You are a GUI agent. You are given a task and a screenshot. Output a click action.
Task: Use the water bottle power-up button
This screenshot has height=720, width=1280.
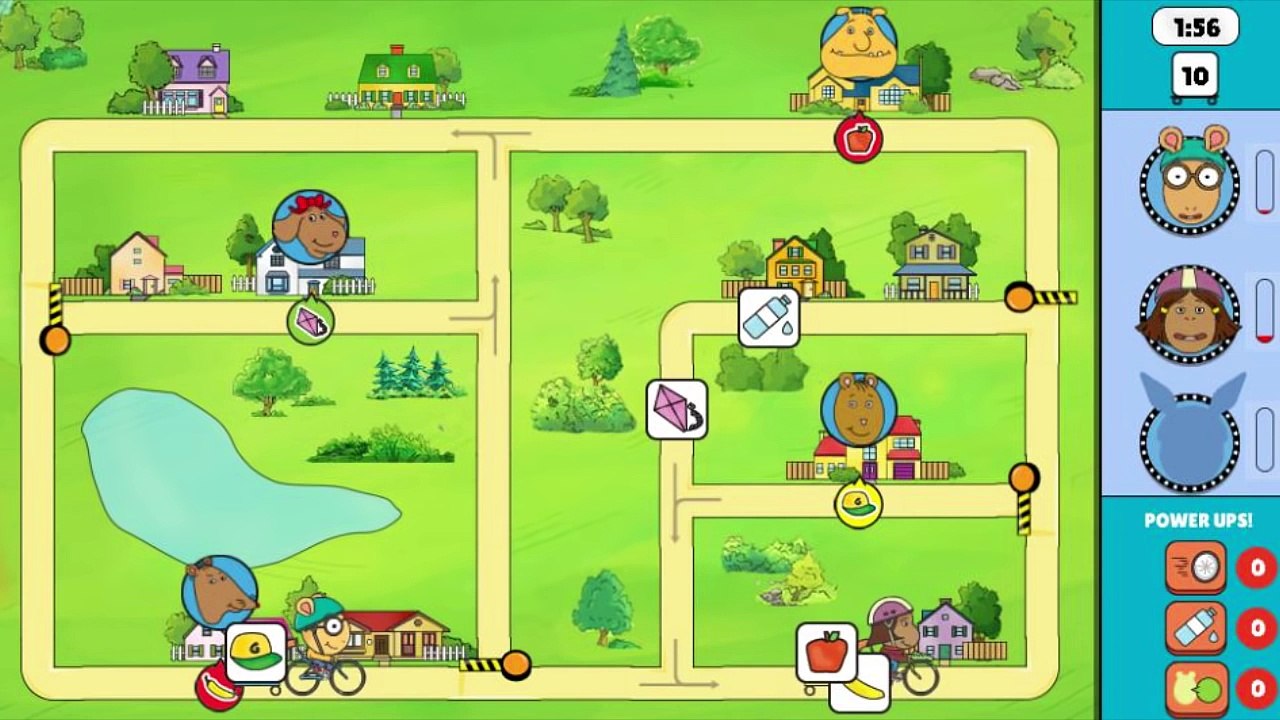click(x=1195, y=628)
